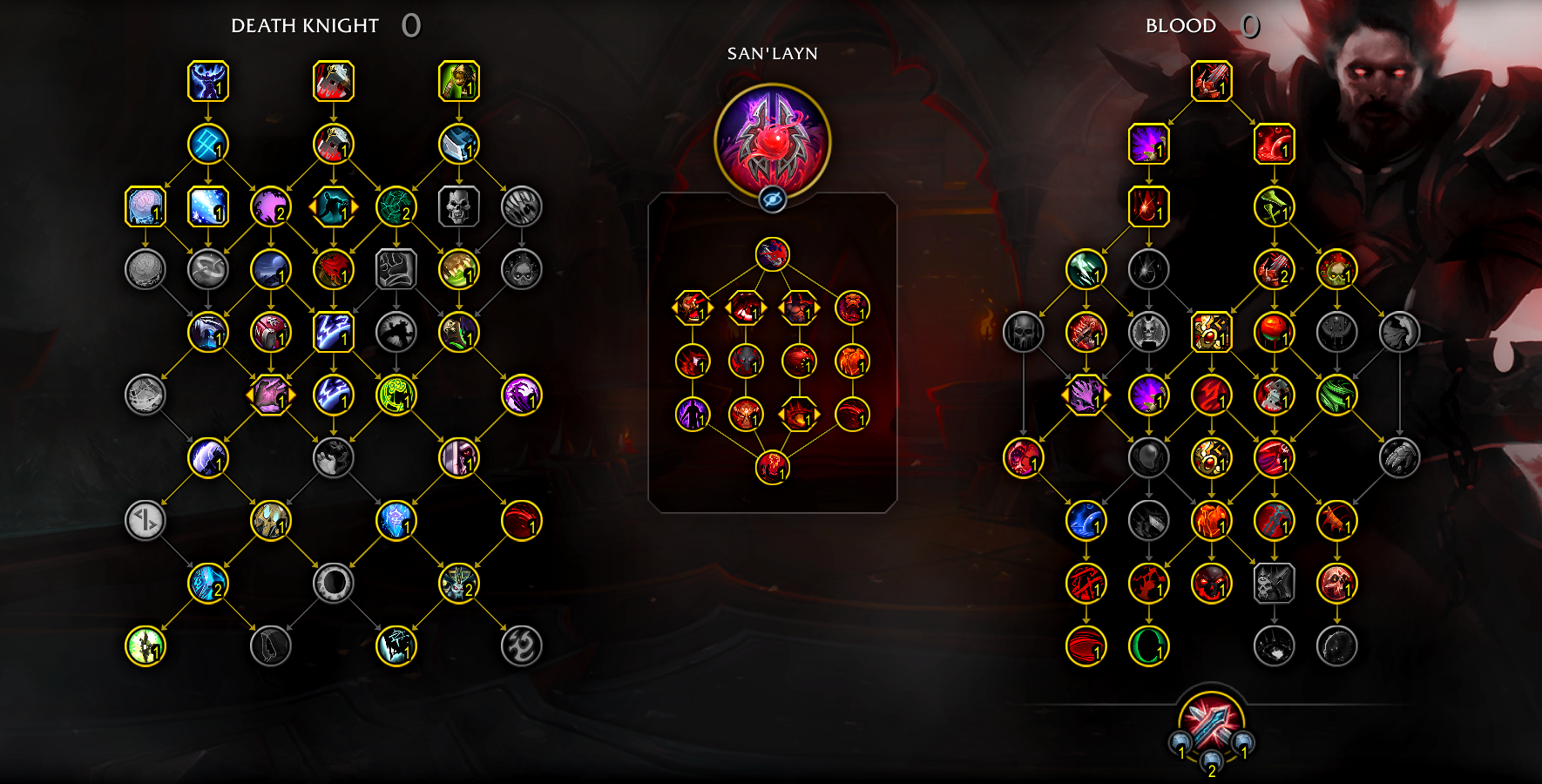Select the gray double-arrow talent node

tap(145, 521)
